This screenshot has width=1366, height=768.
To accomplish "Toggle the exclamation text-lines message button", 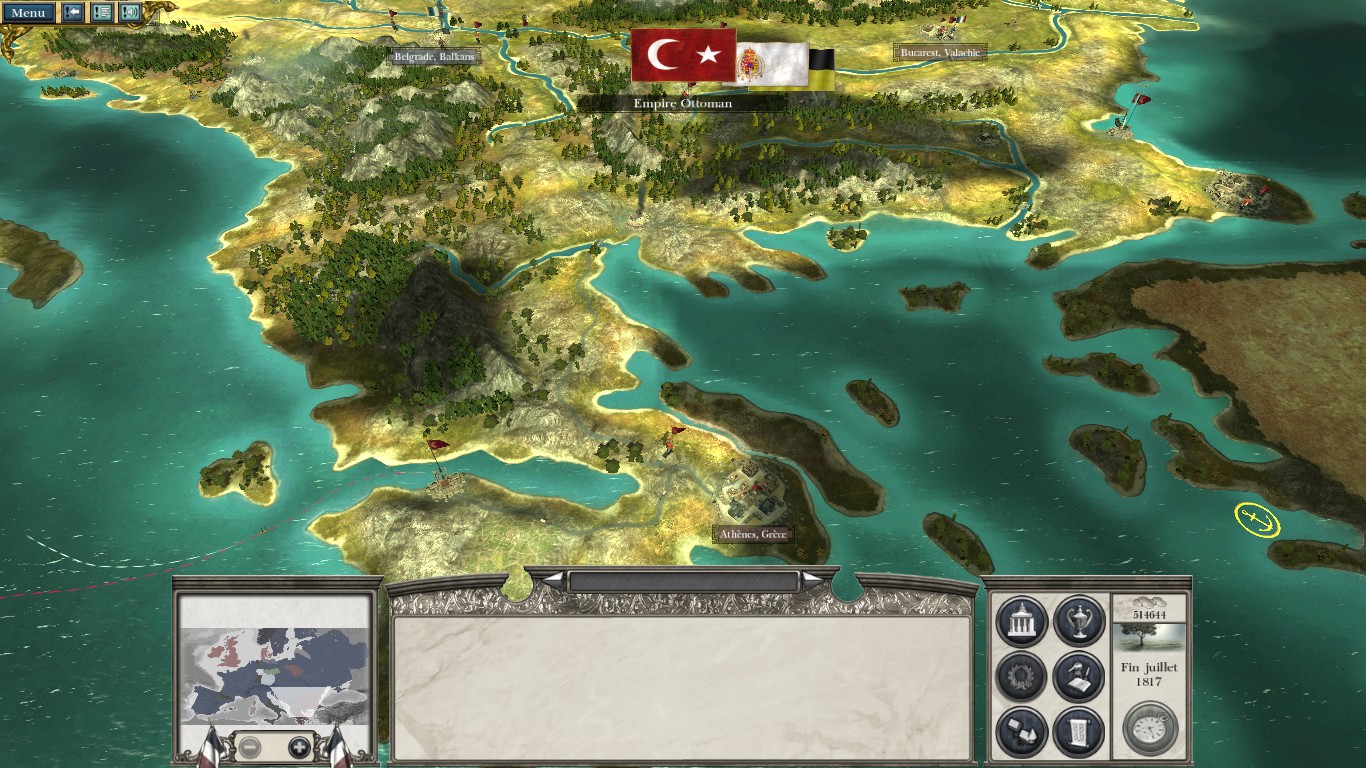I will click(x=102, y=13).
